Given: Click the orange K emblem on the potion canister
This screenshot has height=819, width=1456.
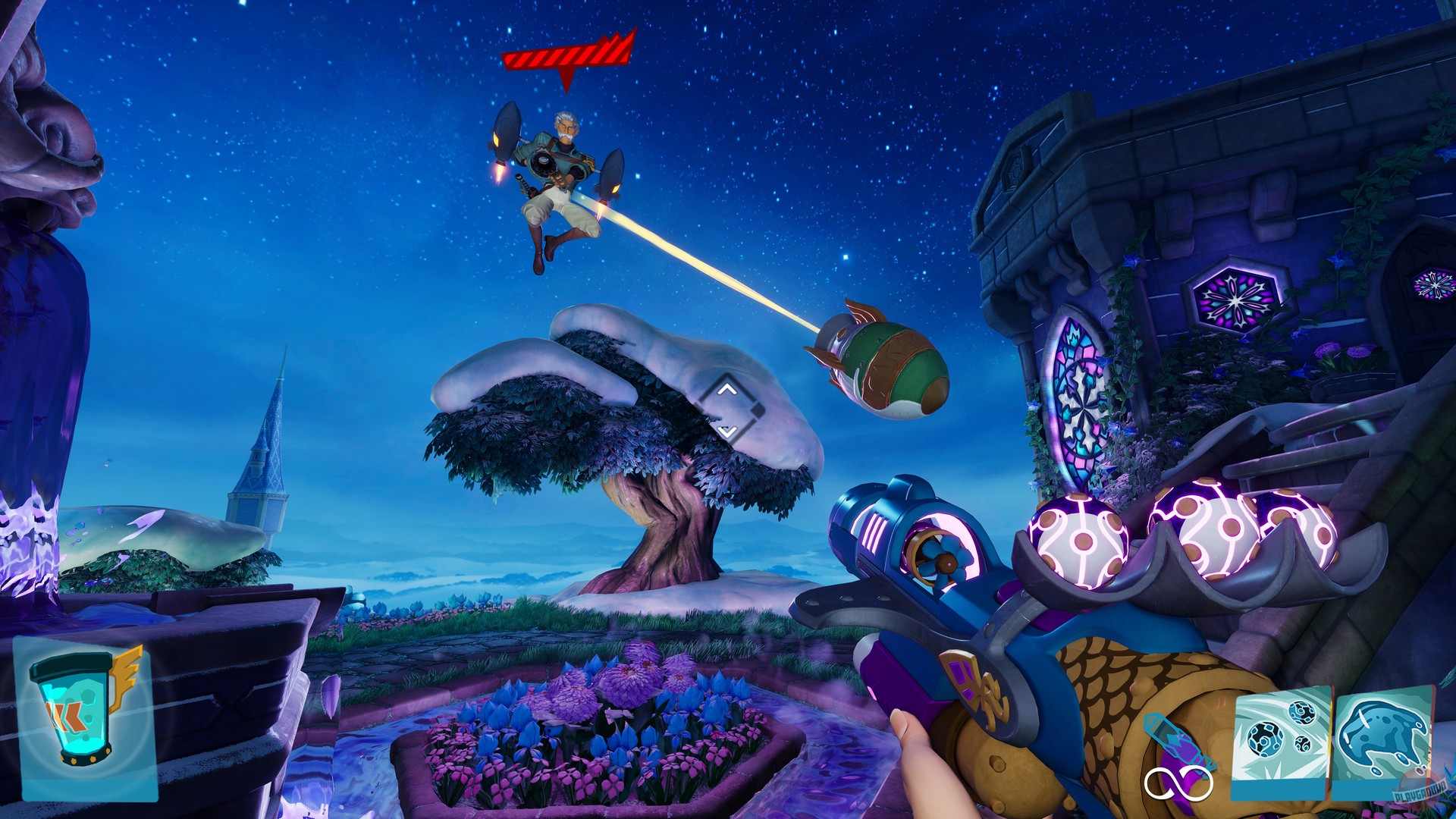Looking at the screenshot, I should pos(66,717).
